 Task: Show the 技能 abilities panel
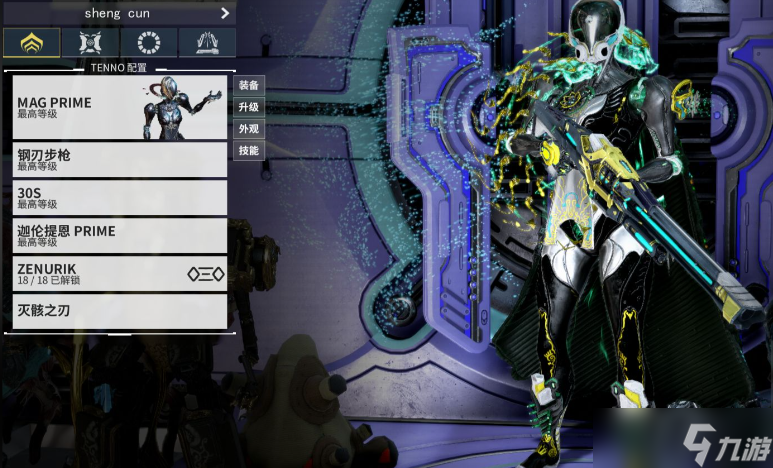(248, 151)
